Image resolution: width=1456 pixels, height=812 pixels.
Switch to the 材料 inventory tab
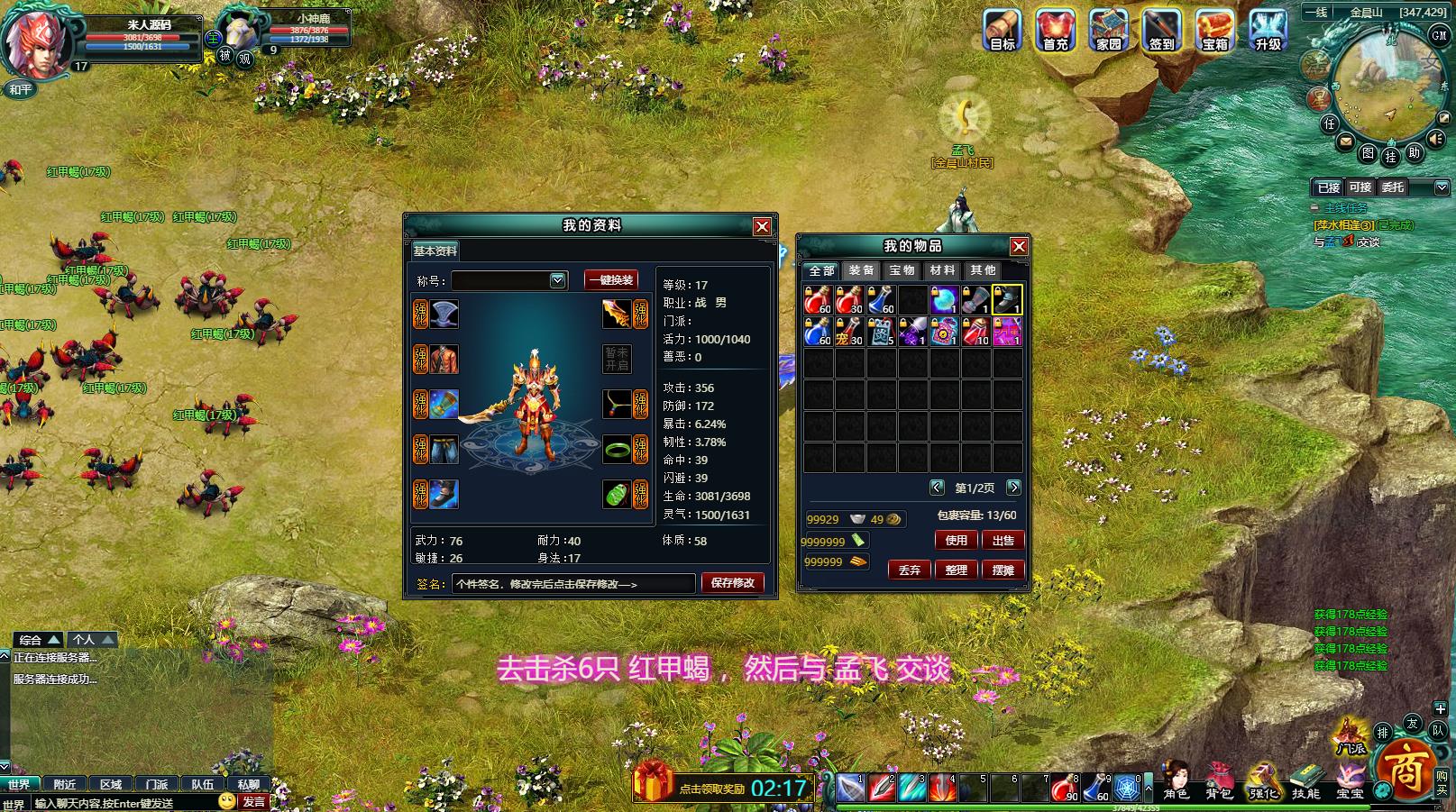pos(942,270)
